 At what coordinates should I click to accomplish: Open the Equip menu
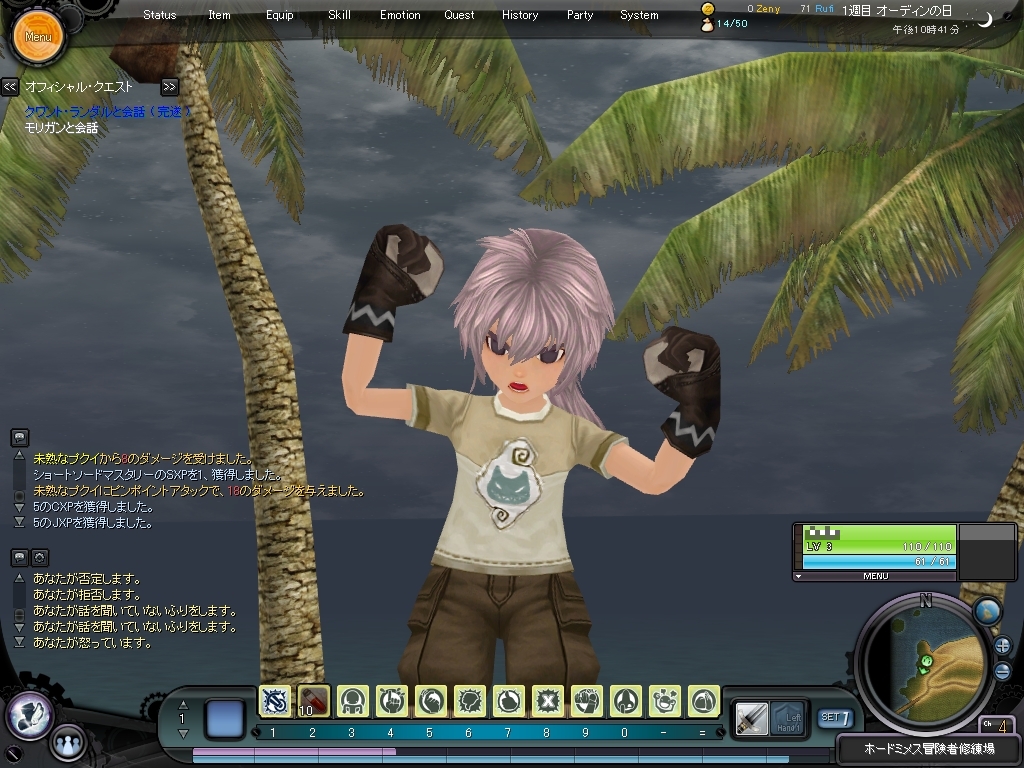click(280, 15)
